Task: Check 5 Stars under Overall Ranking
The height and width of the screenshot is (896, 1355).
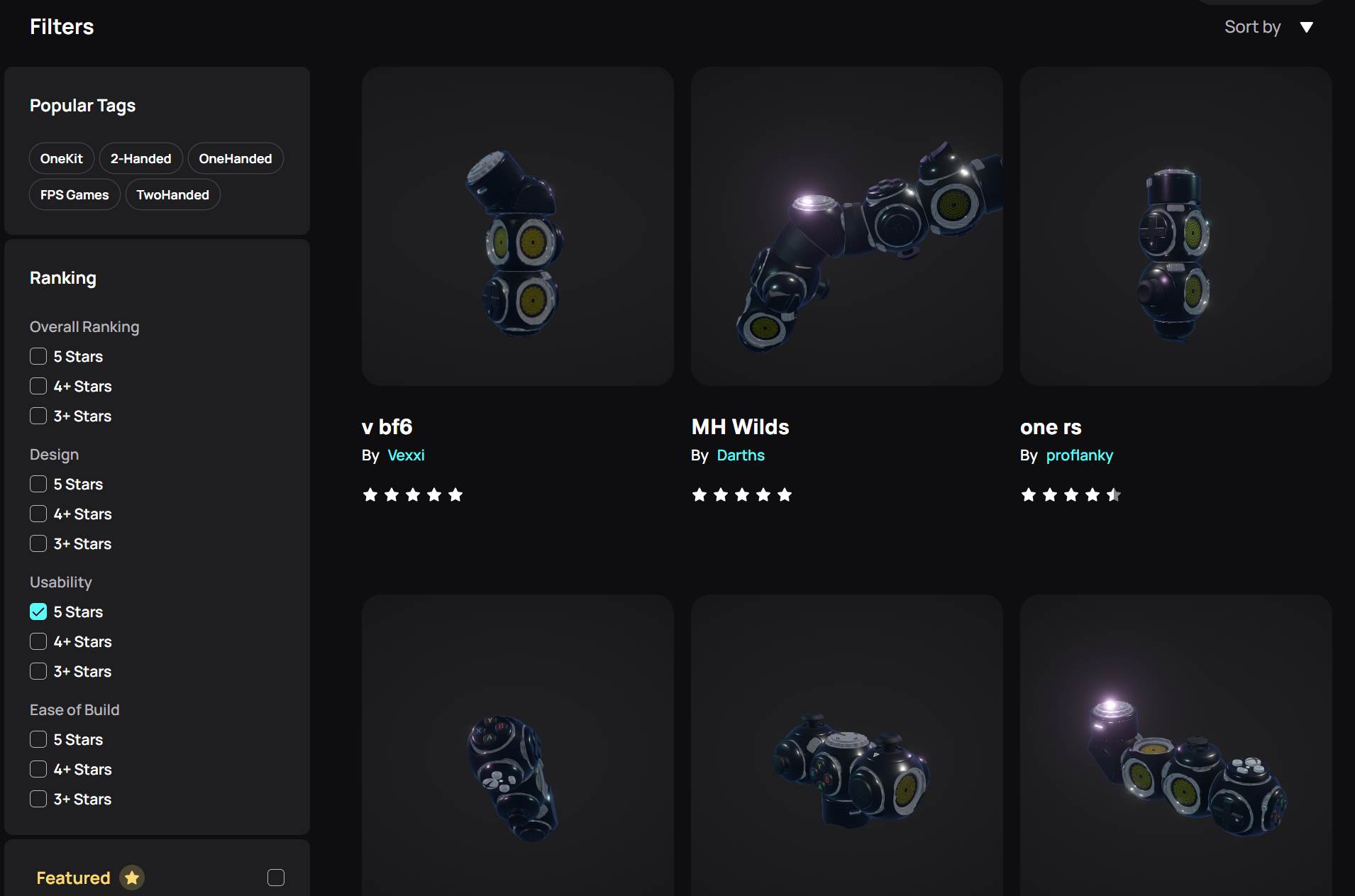Action: coord(38,356)
